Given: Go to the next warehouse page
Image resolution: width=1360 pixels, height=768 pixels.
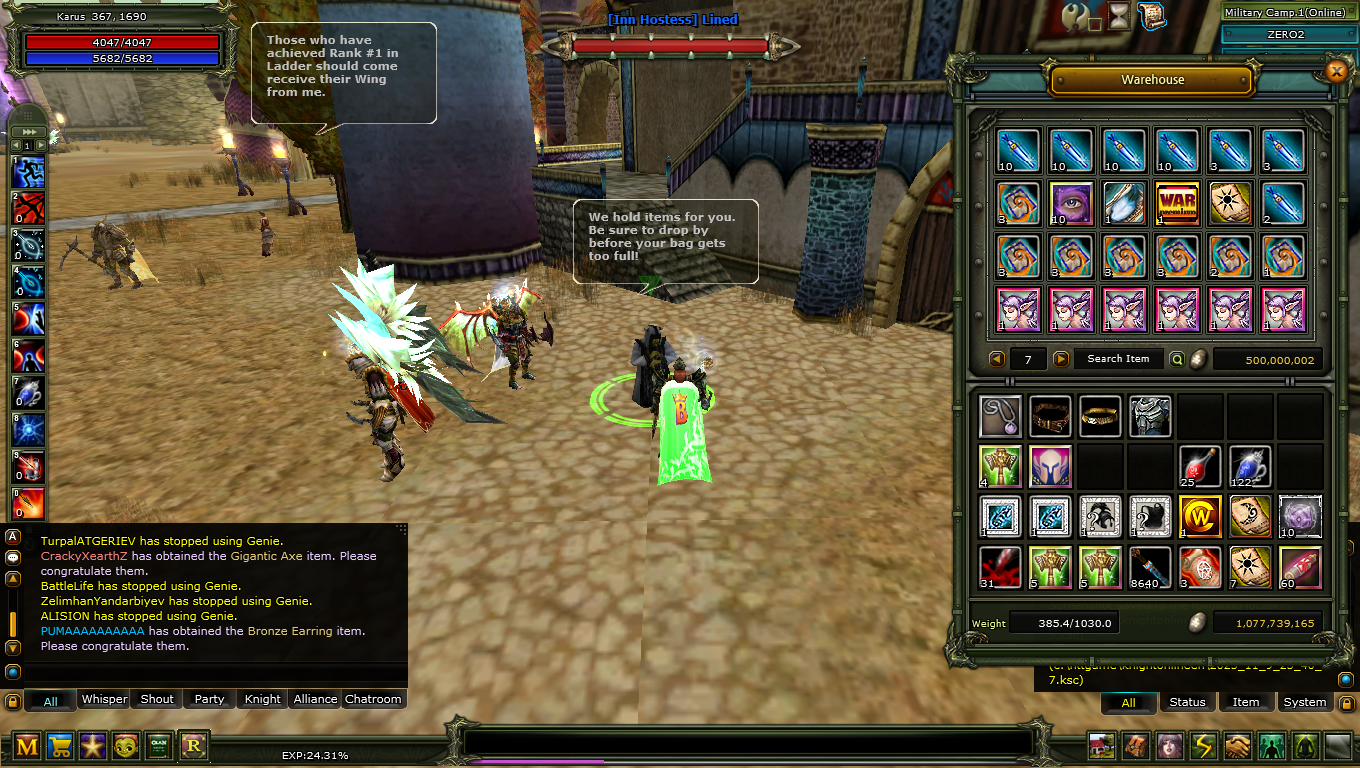Looking at the screenshot, I should coord(1061,359).
